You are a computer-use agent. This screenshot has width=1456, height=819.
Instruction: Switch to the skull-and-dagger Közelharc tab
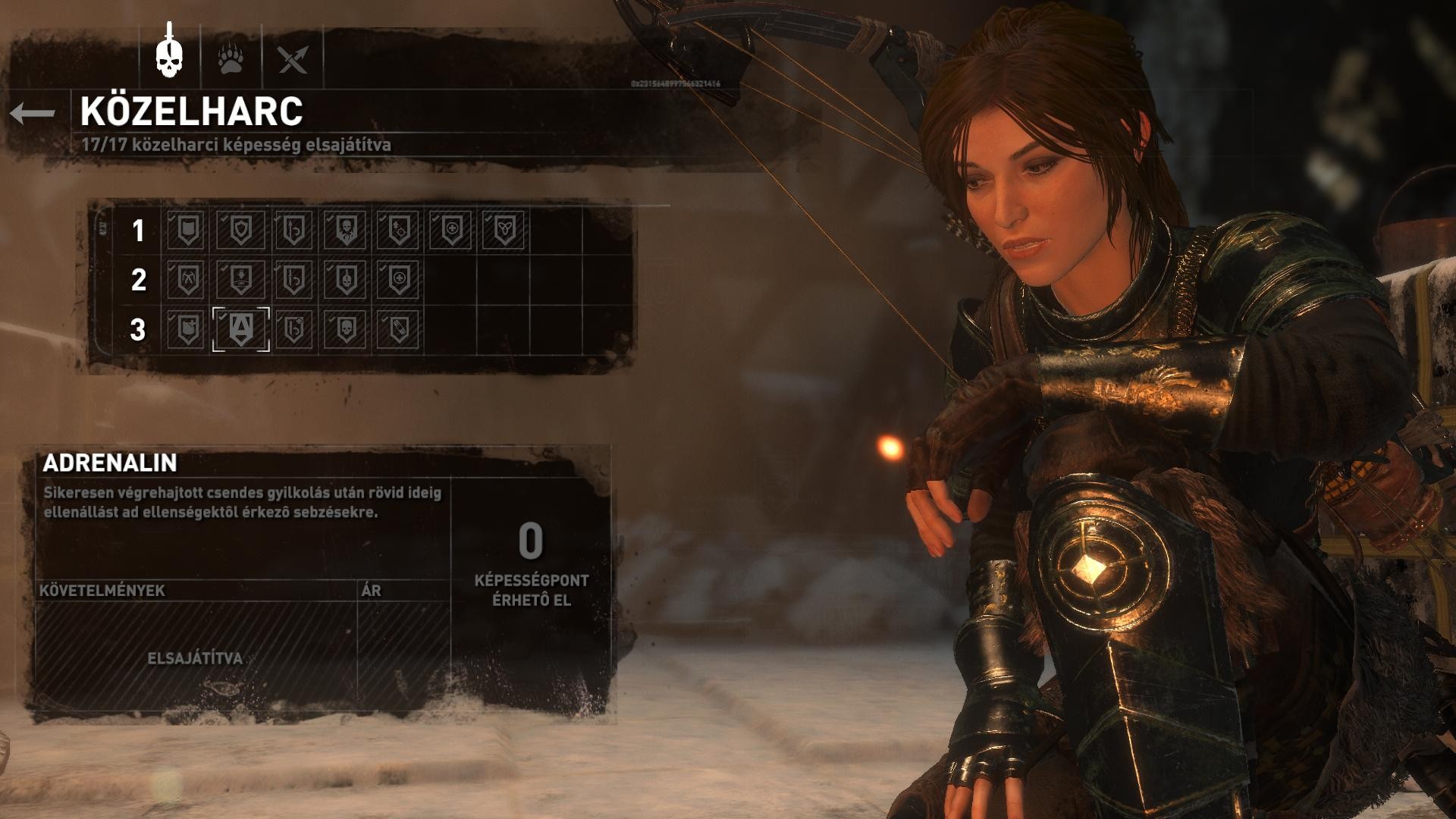[x=171, y=55]
